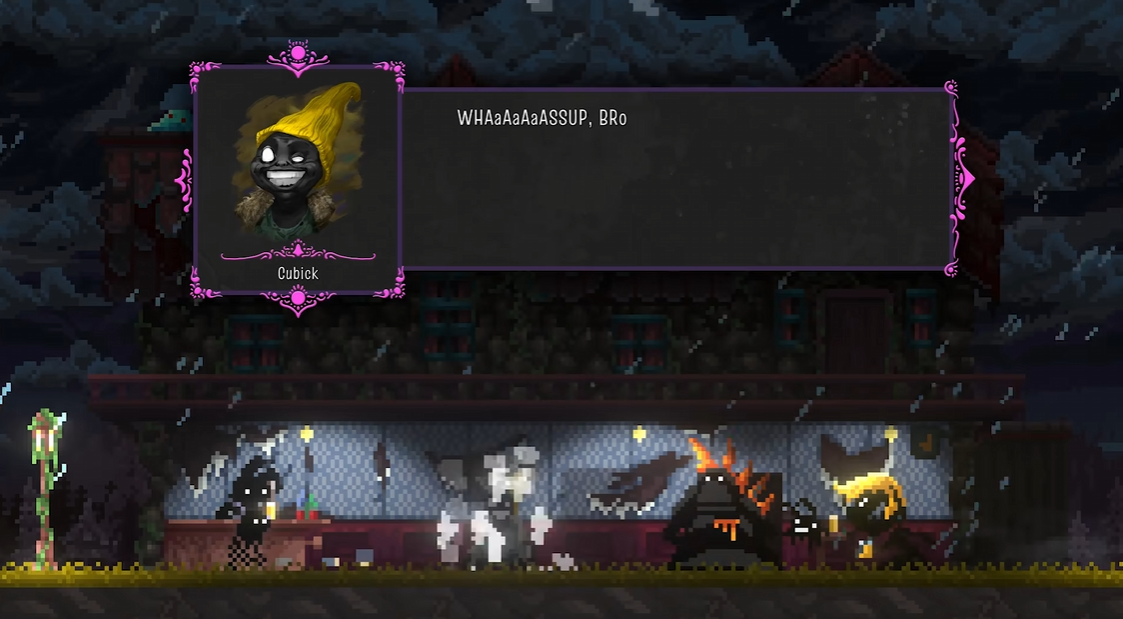Advance the dialogue using the pink arrow

click(x=965, y=179)
